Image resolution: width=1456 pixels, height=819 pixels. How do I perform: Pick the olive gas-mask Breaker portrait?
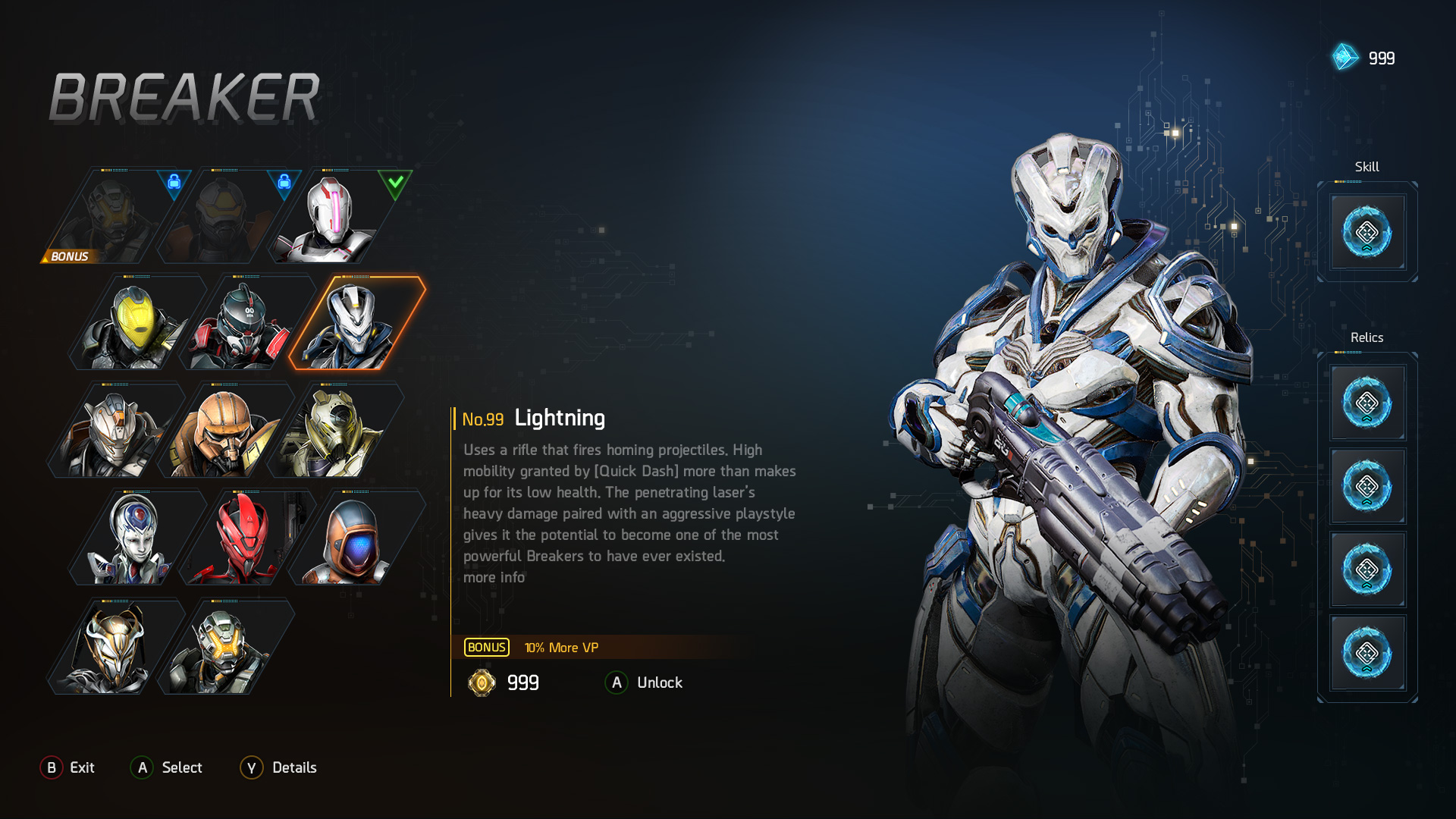pos(335,430)
